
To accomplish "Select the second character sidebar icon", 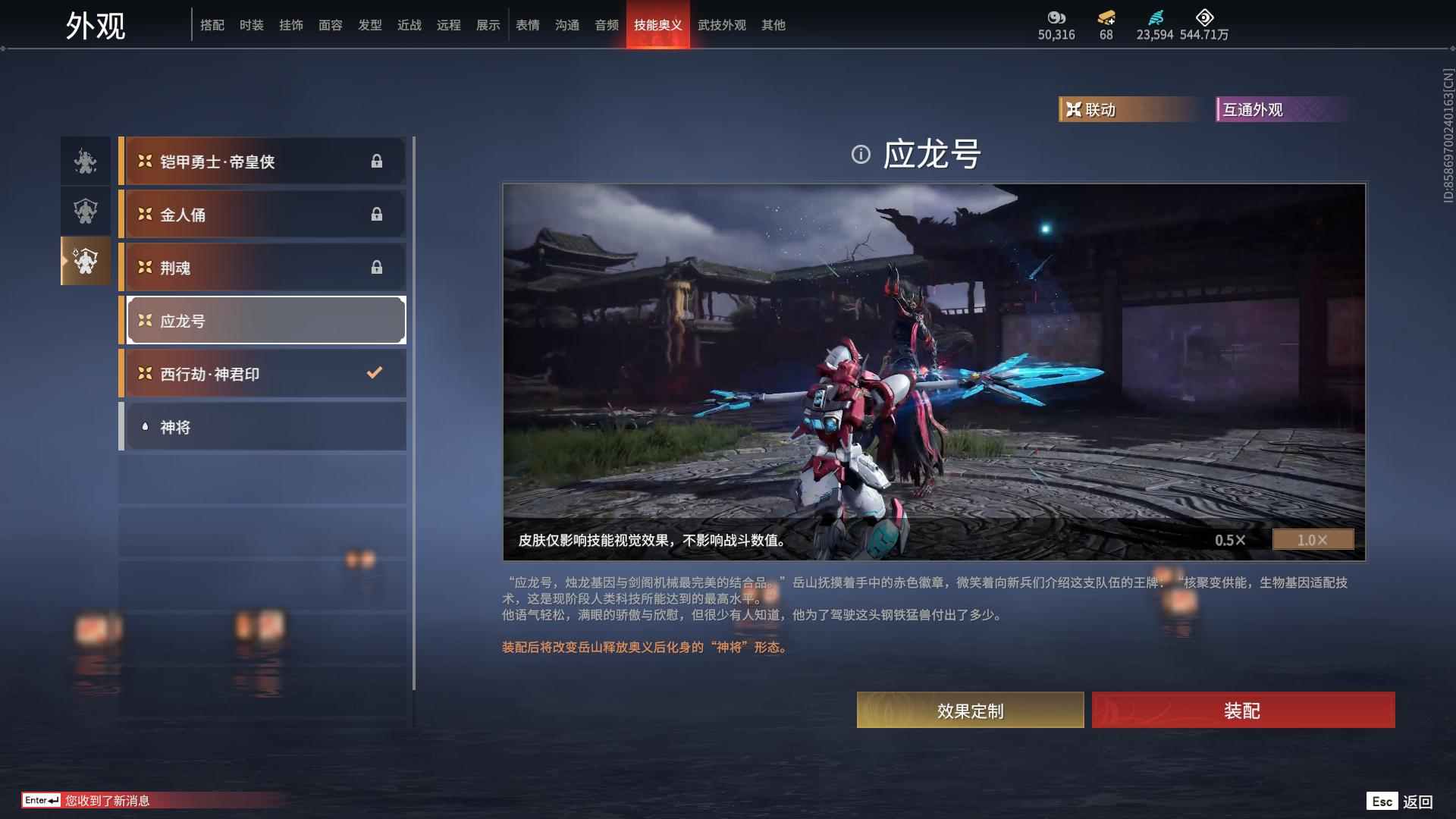I will [85, 212].
